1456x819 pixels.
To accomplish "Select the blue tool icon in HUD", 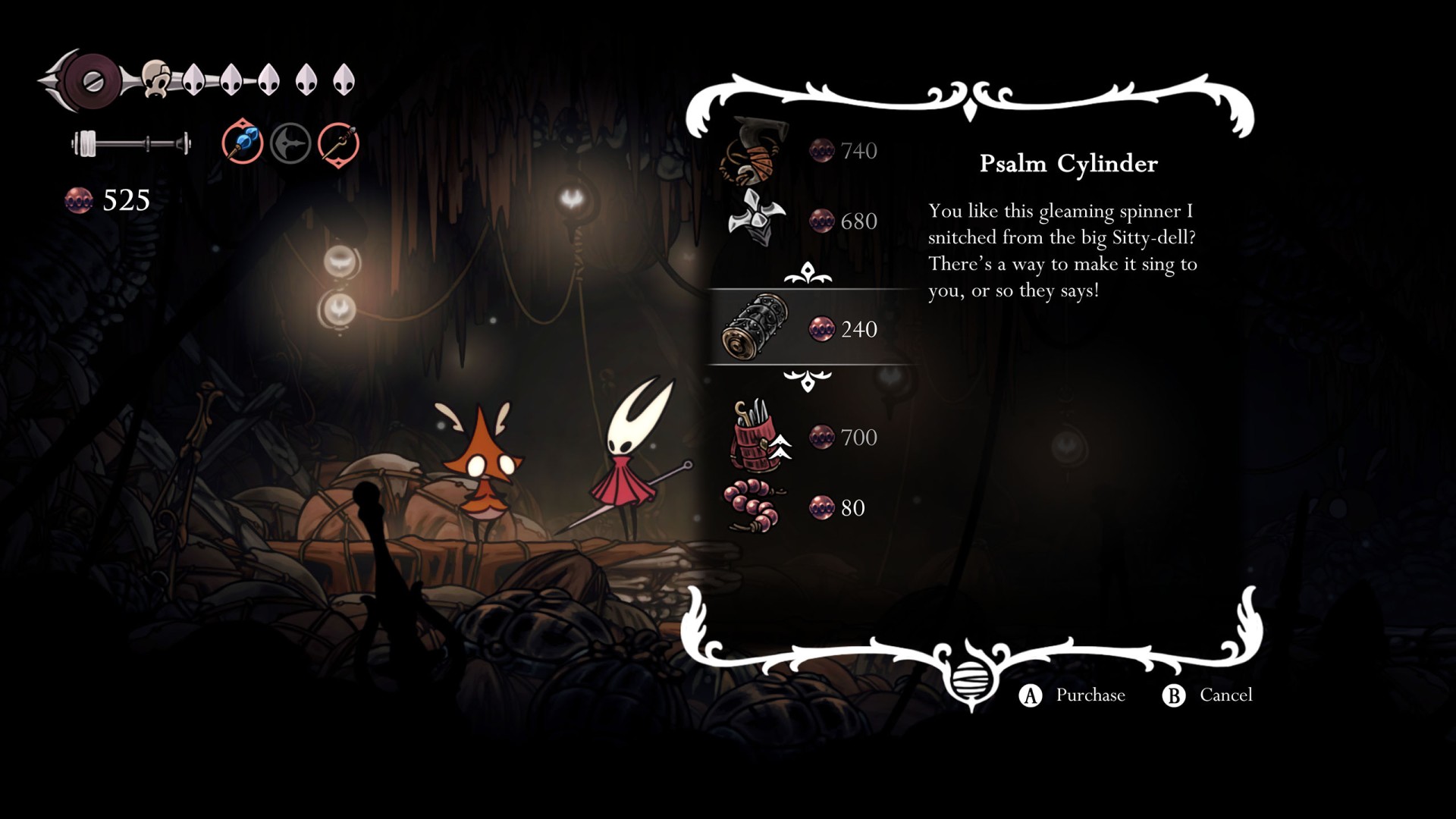I will pos(243,142).
